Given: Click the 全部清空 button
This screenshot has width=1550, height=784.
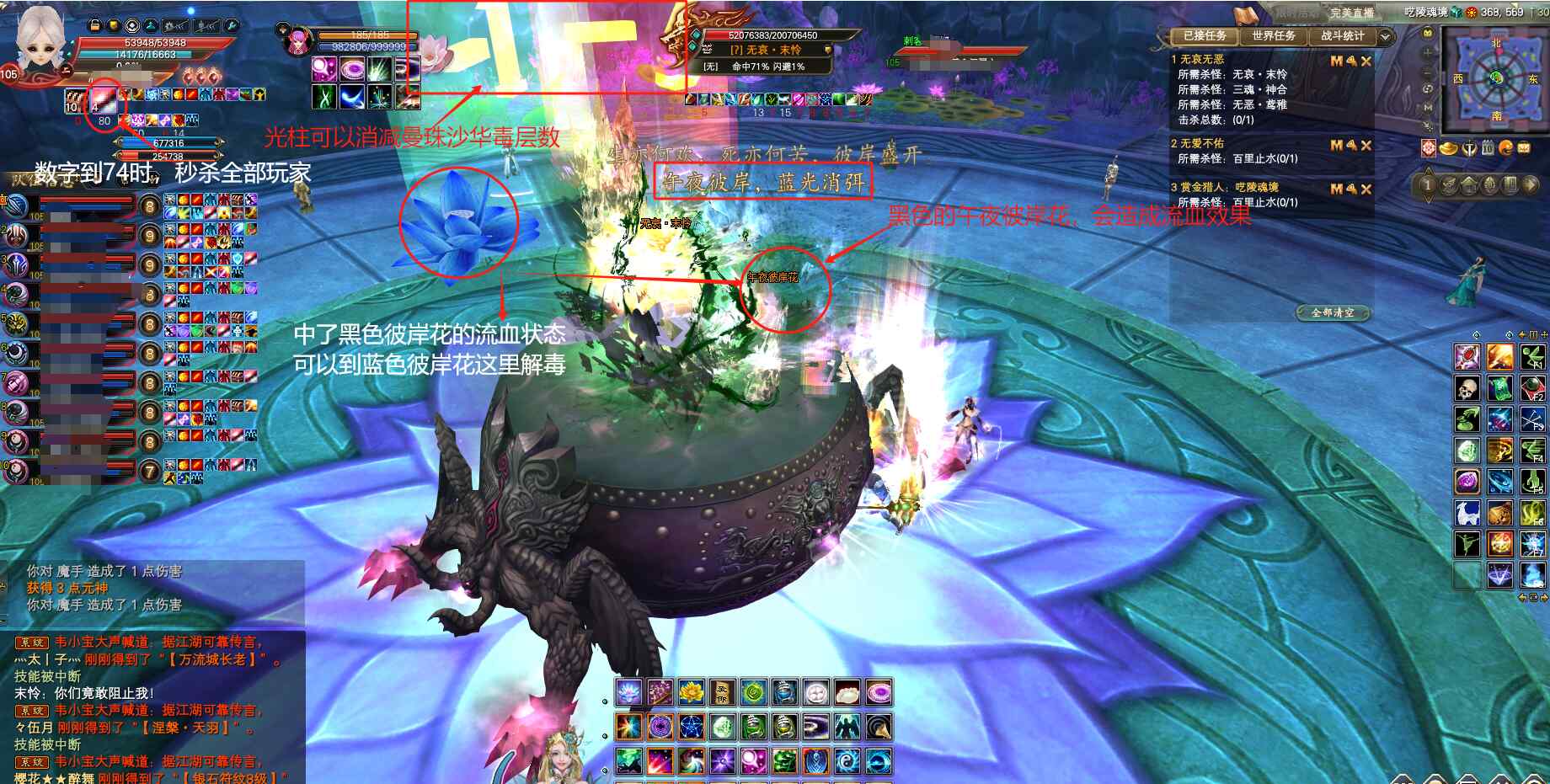Looking at the screenshot, I should point(1333,312).
